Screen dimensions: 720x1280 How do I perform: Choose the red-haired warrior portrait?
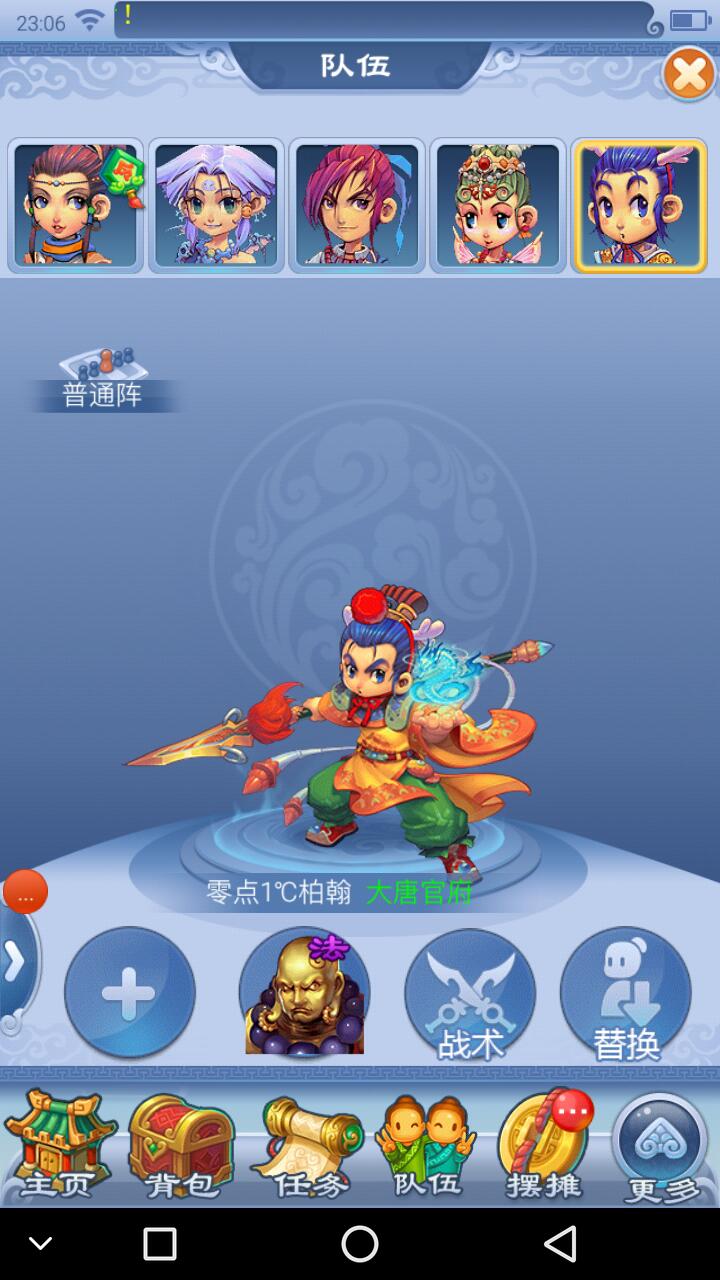point(357,205)
